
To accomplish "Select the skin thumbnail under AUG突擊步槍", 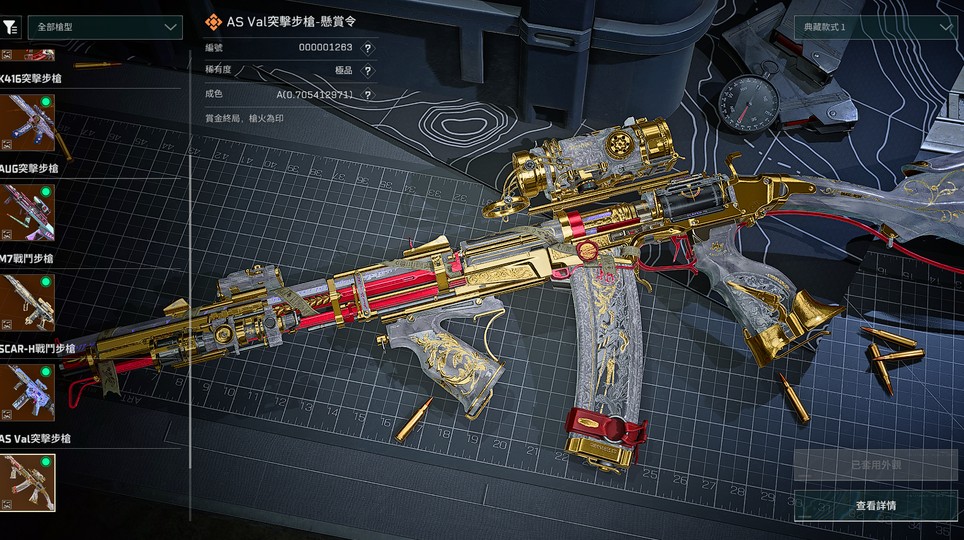I will [28, 212].
